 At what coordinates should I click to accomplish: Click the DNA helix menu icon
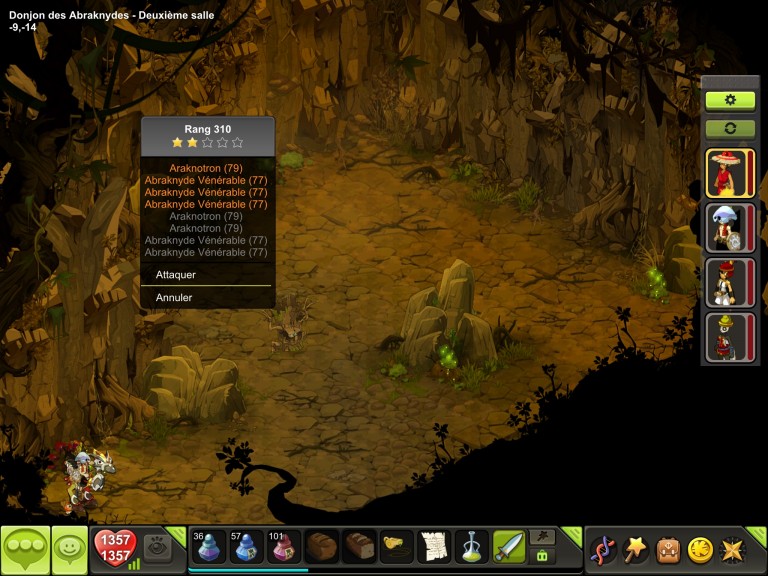click(x=603, y=549)
